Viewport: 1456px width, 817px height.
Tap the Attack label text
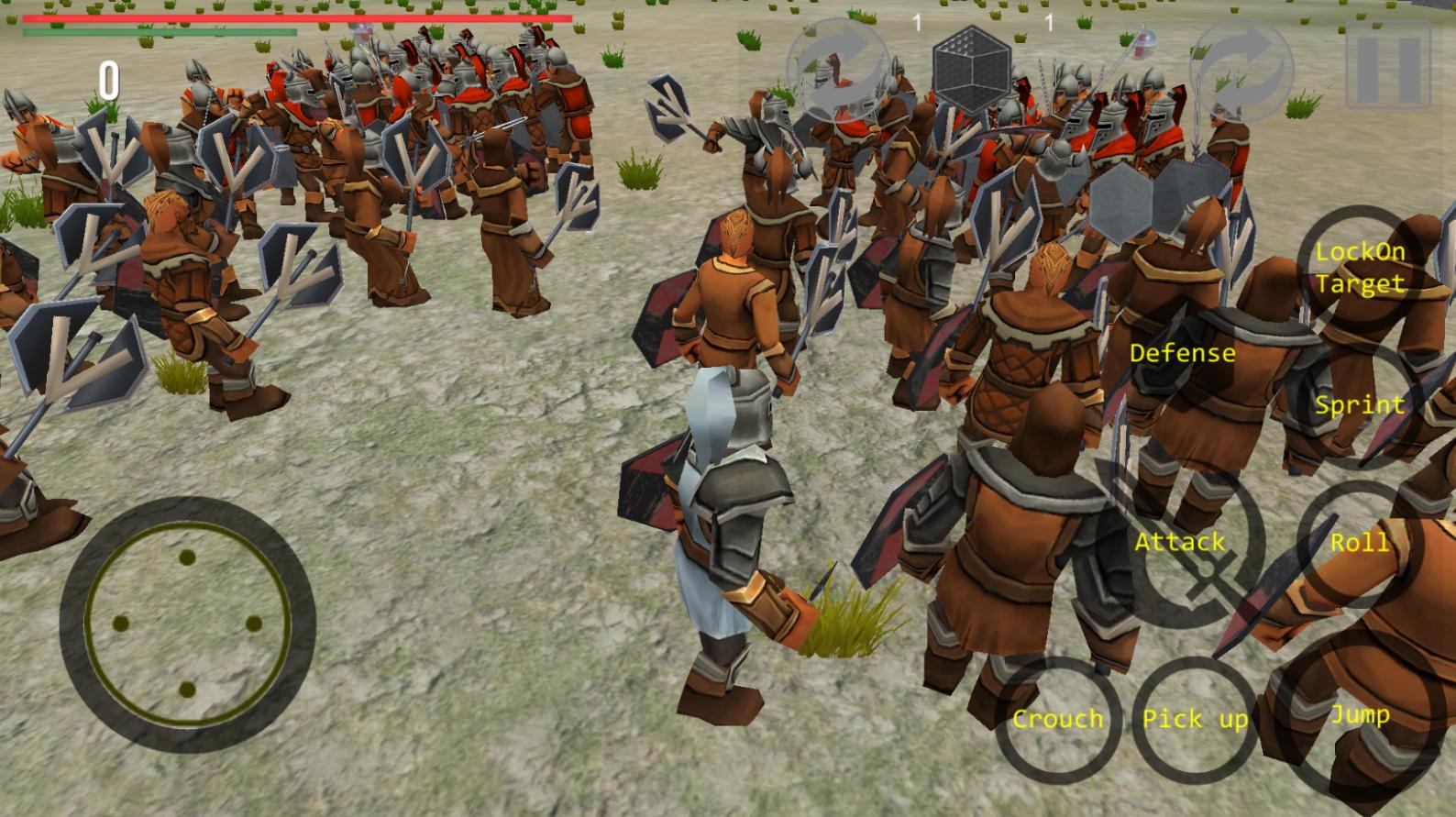(x=1180, y=543)
